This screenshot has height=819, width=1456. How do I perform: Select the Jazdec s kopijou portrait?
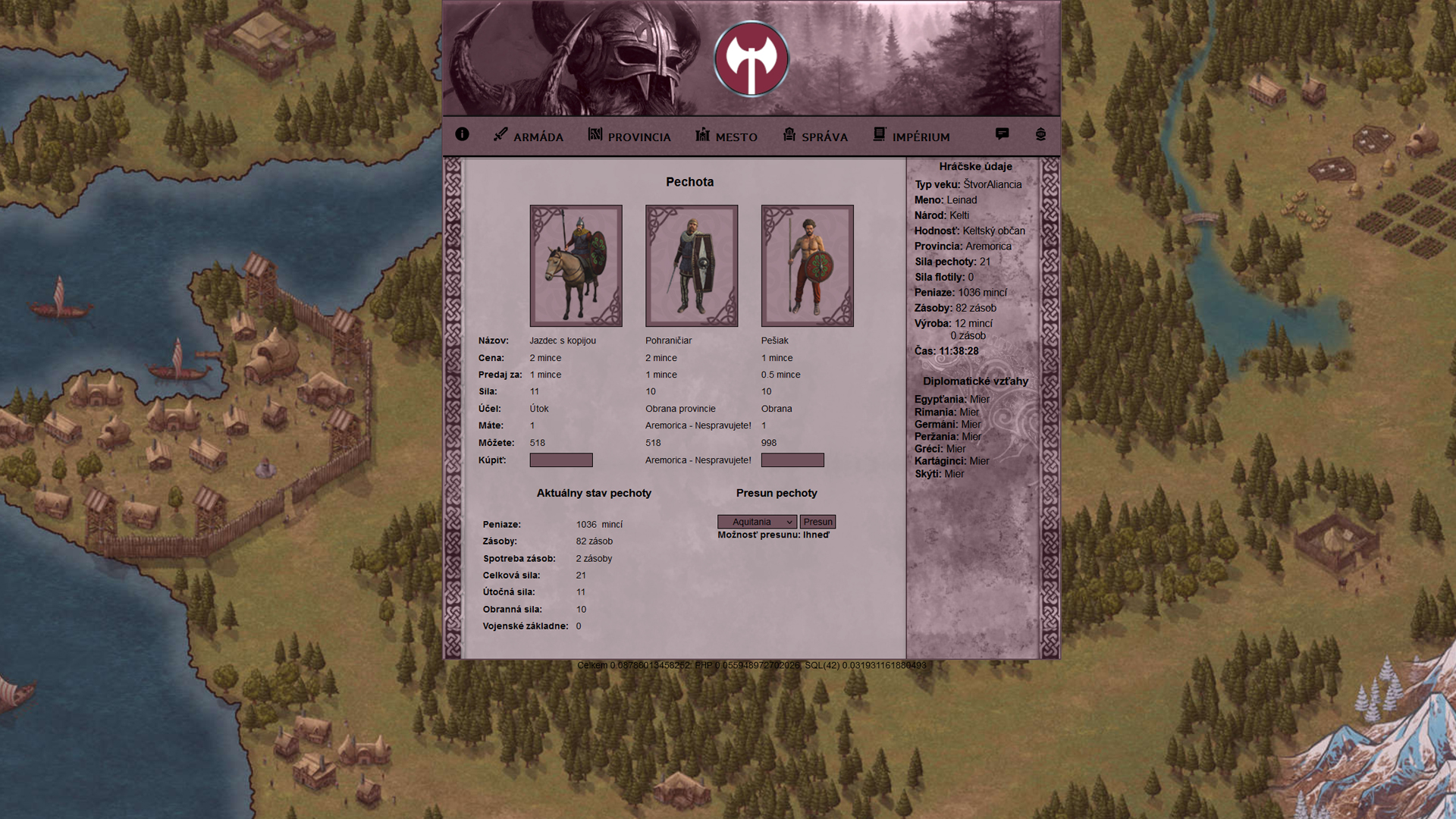click(x=576, y=265)
